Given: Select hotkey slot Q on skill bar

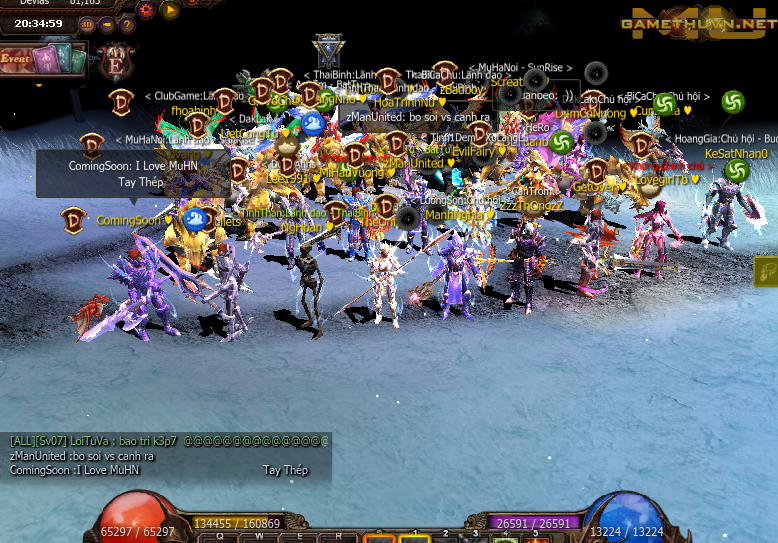Looking at the screenshot, I should pos(219,537).
